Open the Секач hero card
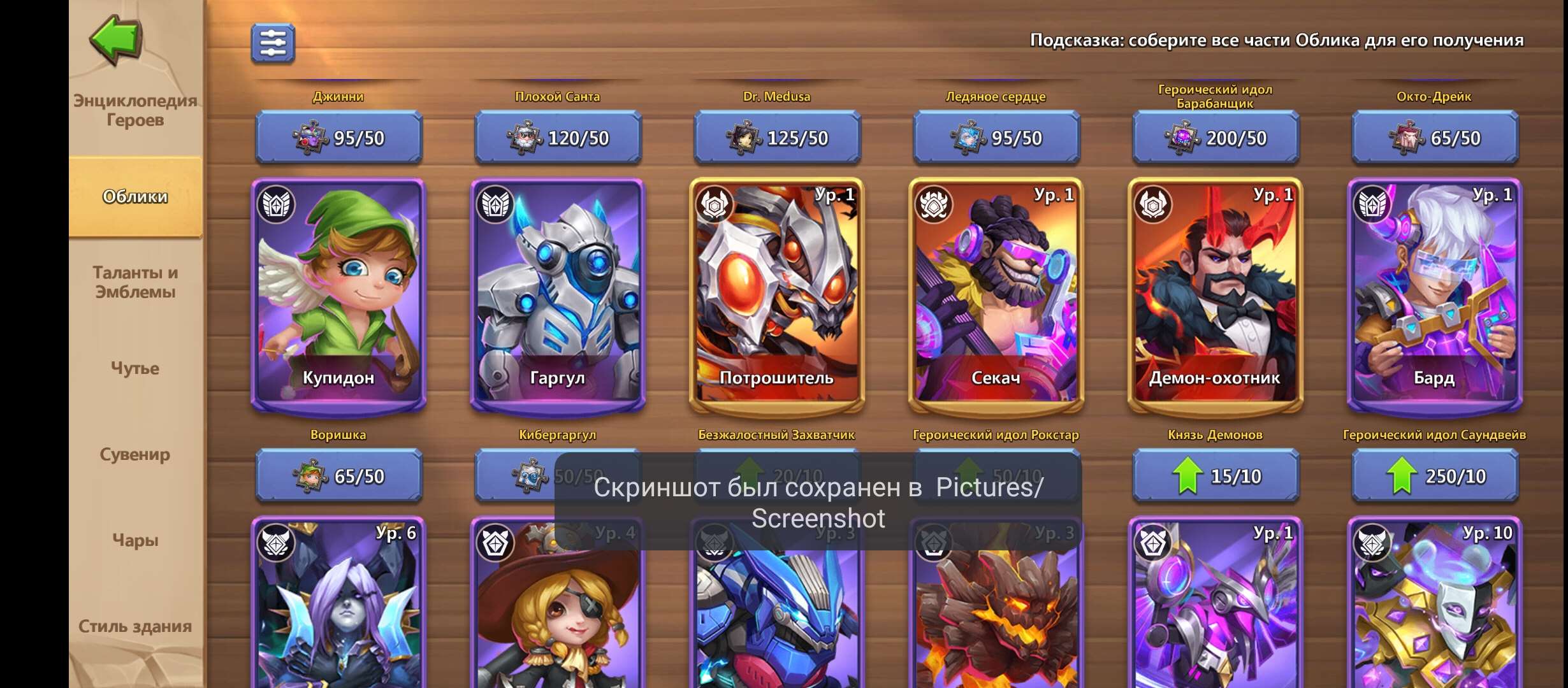Screen dimensions: 1568x688 pos(996,294)
